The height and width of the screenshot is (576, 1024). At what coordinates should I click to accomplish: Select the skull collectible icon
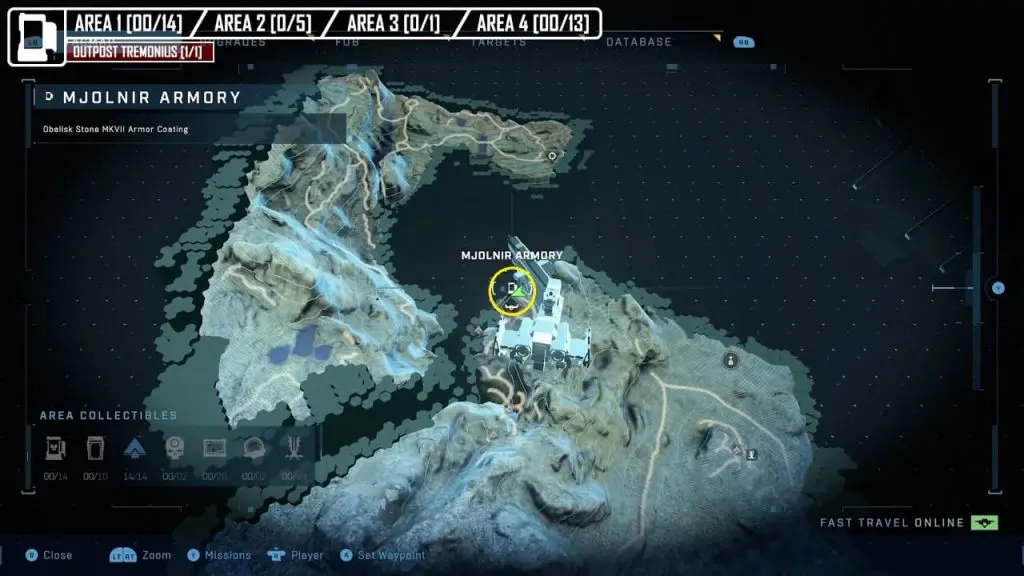(x=174, y=448)
